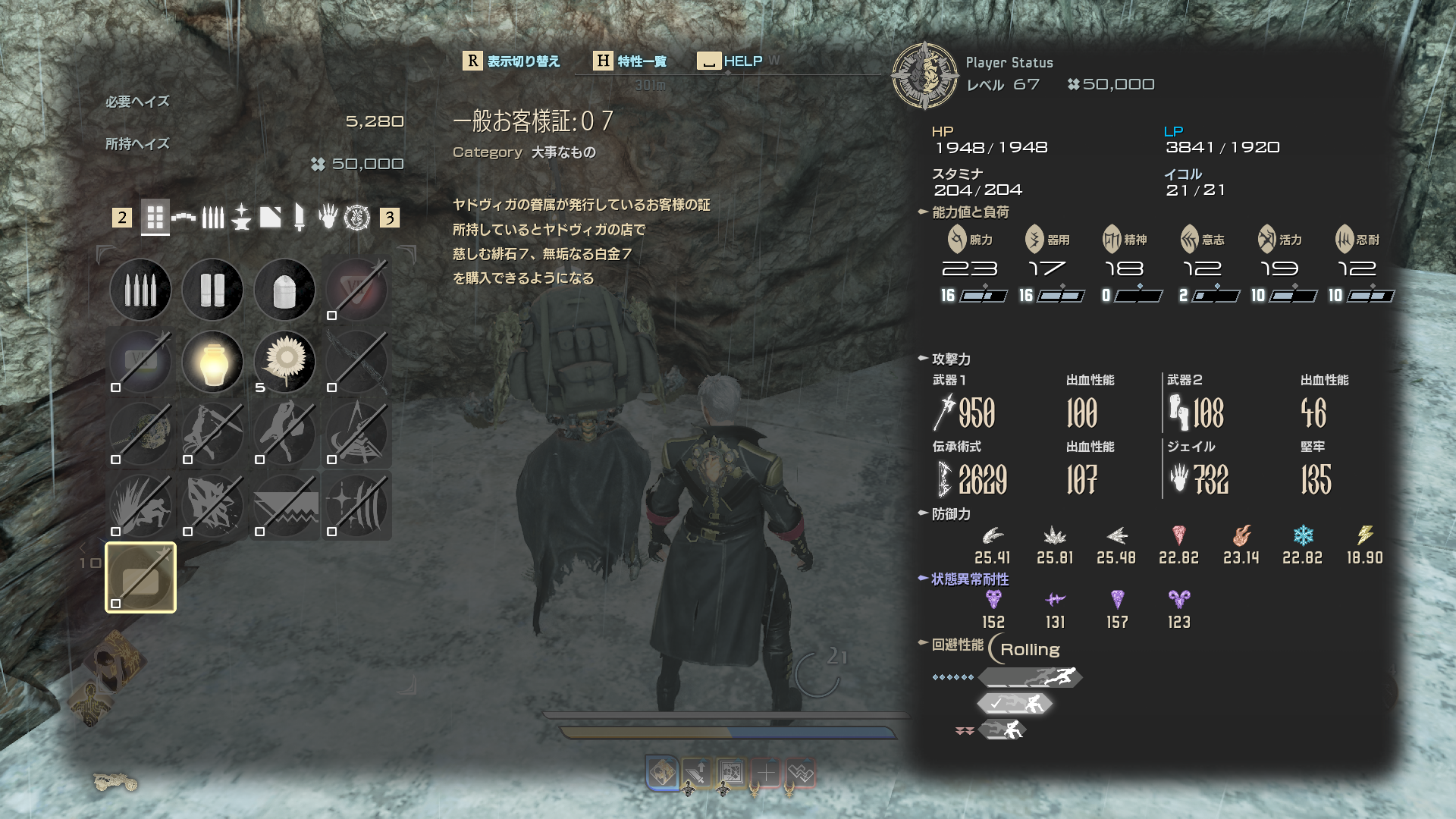Activate the sword upgrade arrow ability
This screenshot has height=819, width=1456.
coord(696,773)
